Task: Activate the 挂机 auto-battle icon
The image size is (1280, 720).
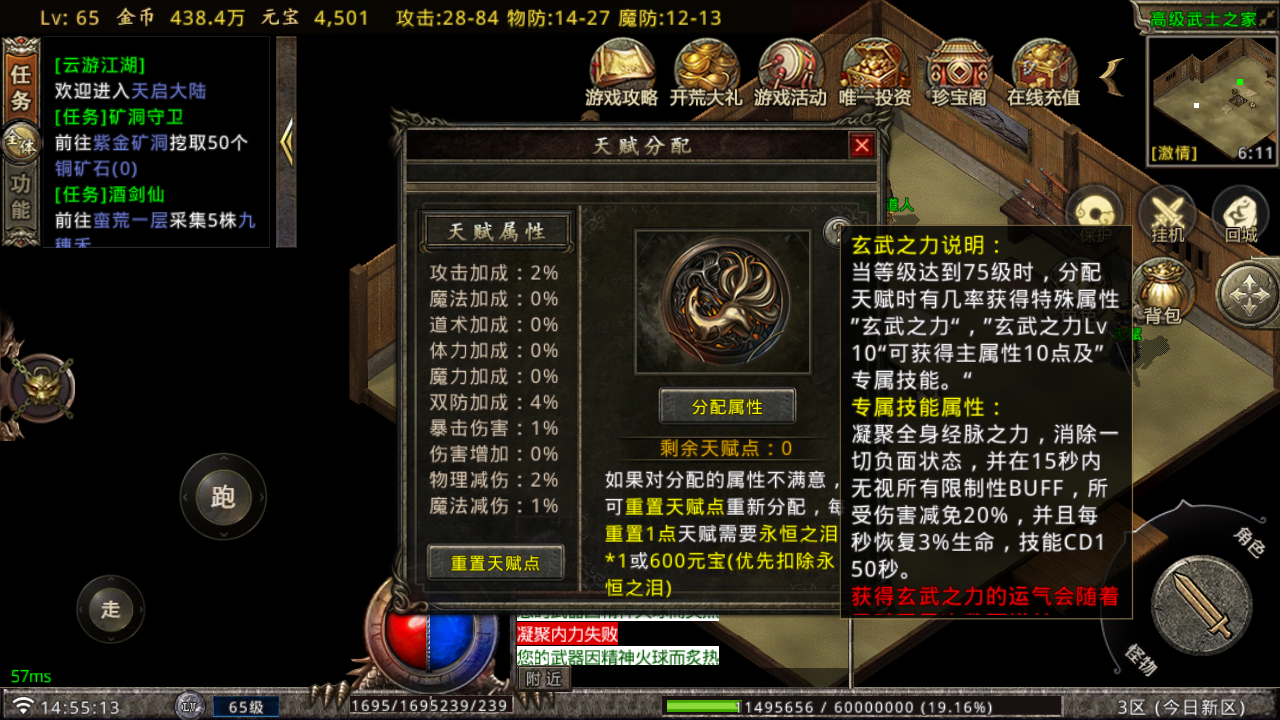Action: pyautogui.click(x=1168, y=213)
